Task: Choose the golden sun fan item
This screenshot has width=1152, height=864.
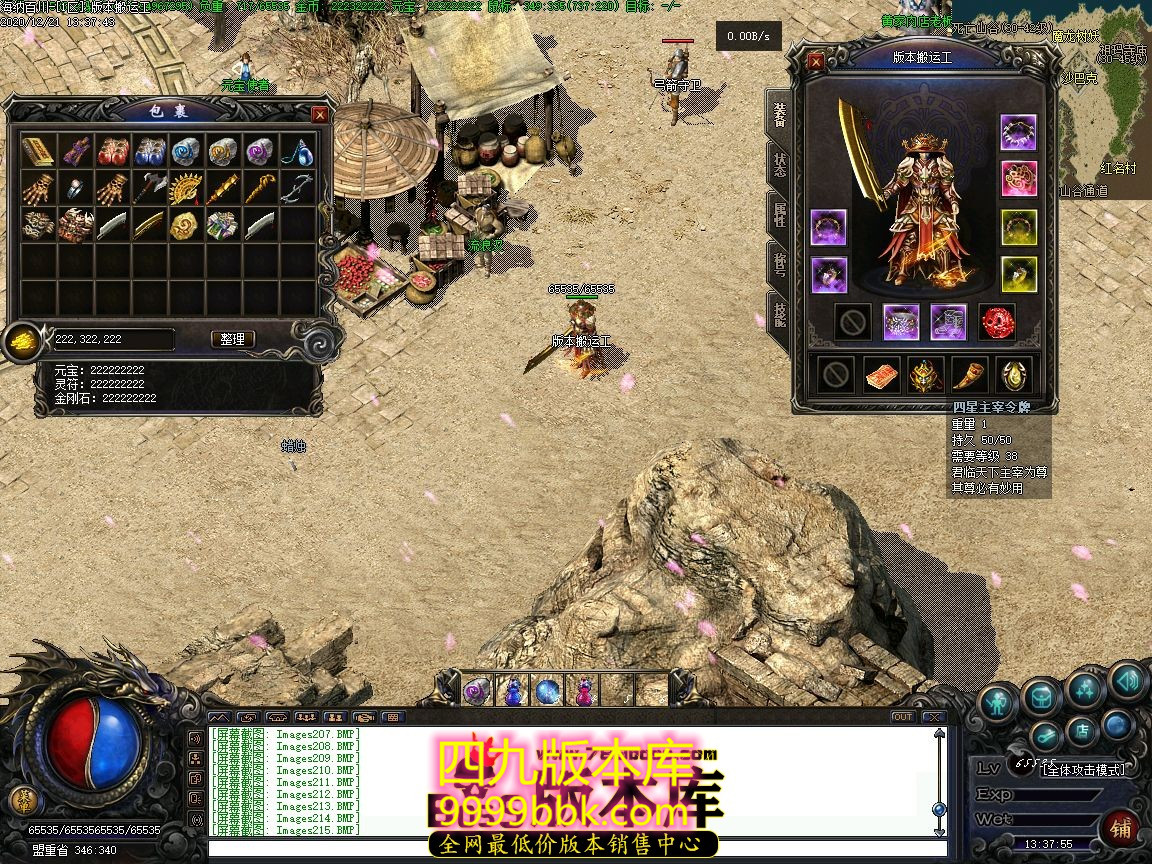Action: [186, 188]
